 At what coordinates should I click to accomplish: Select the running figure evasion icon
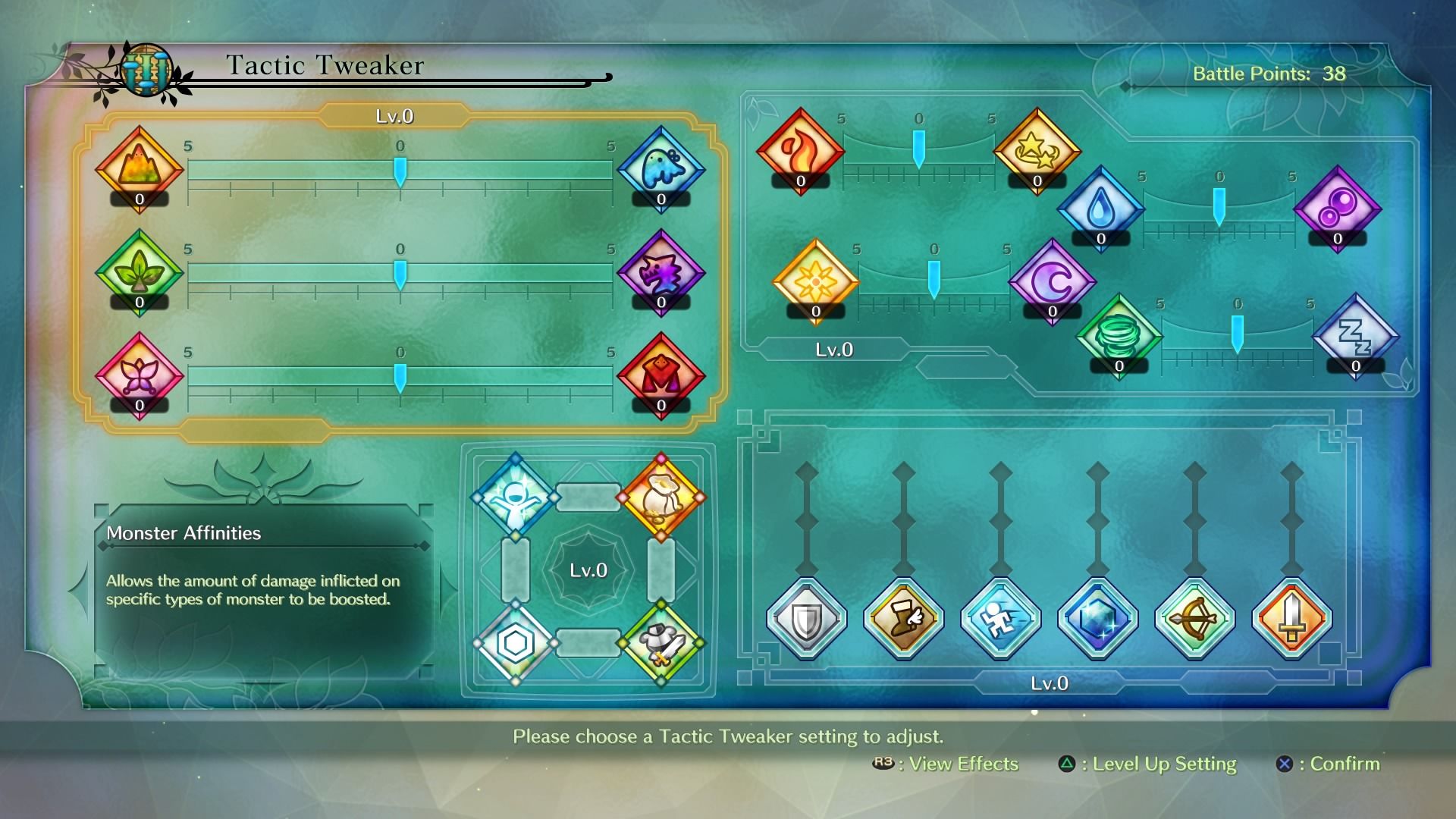tap(1000, 617)
